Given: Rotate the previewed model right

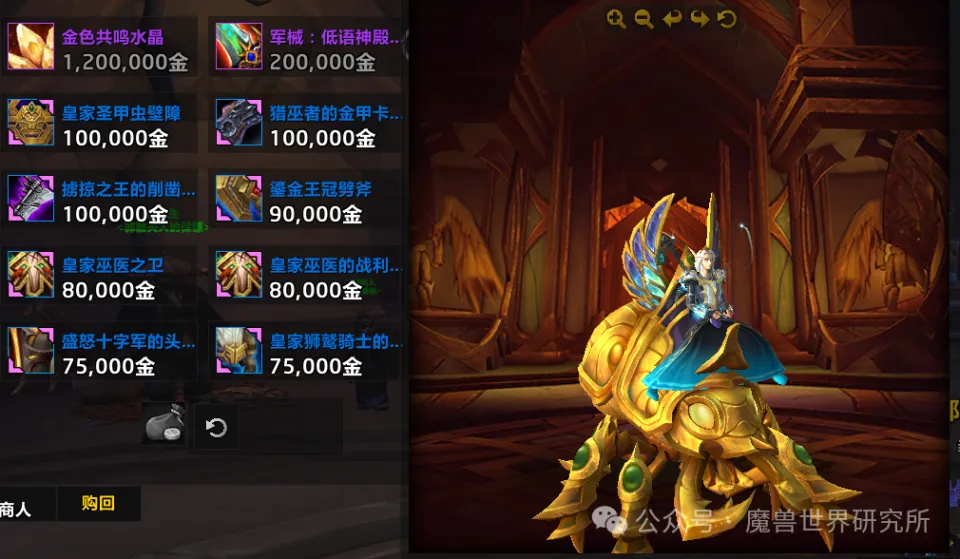Looking at the screenshot, I should 700,19.
